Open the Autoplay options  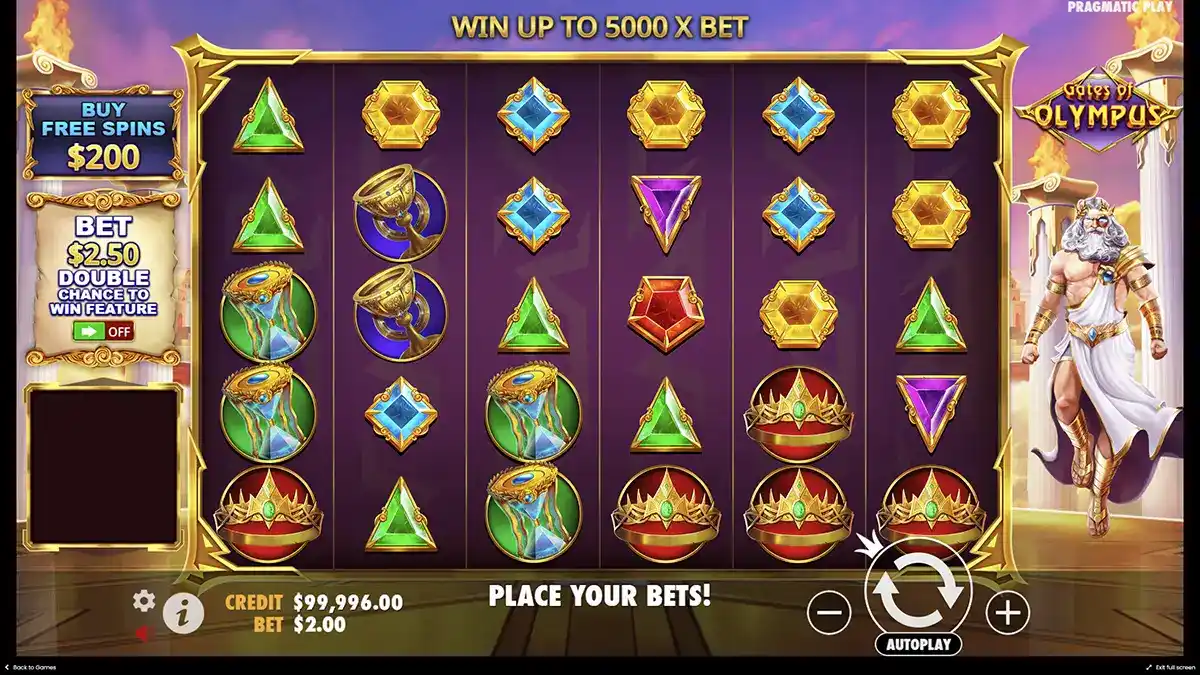click(x=917, y=644)
